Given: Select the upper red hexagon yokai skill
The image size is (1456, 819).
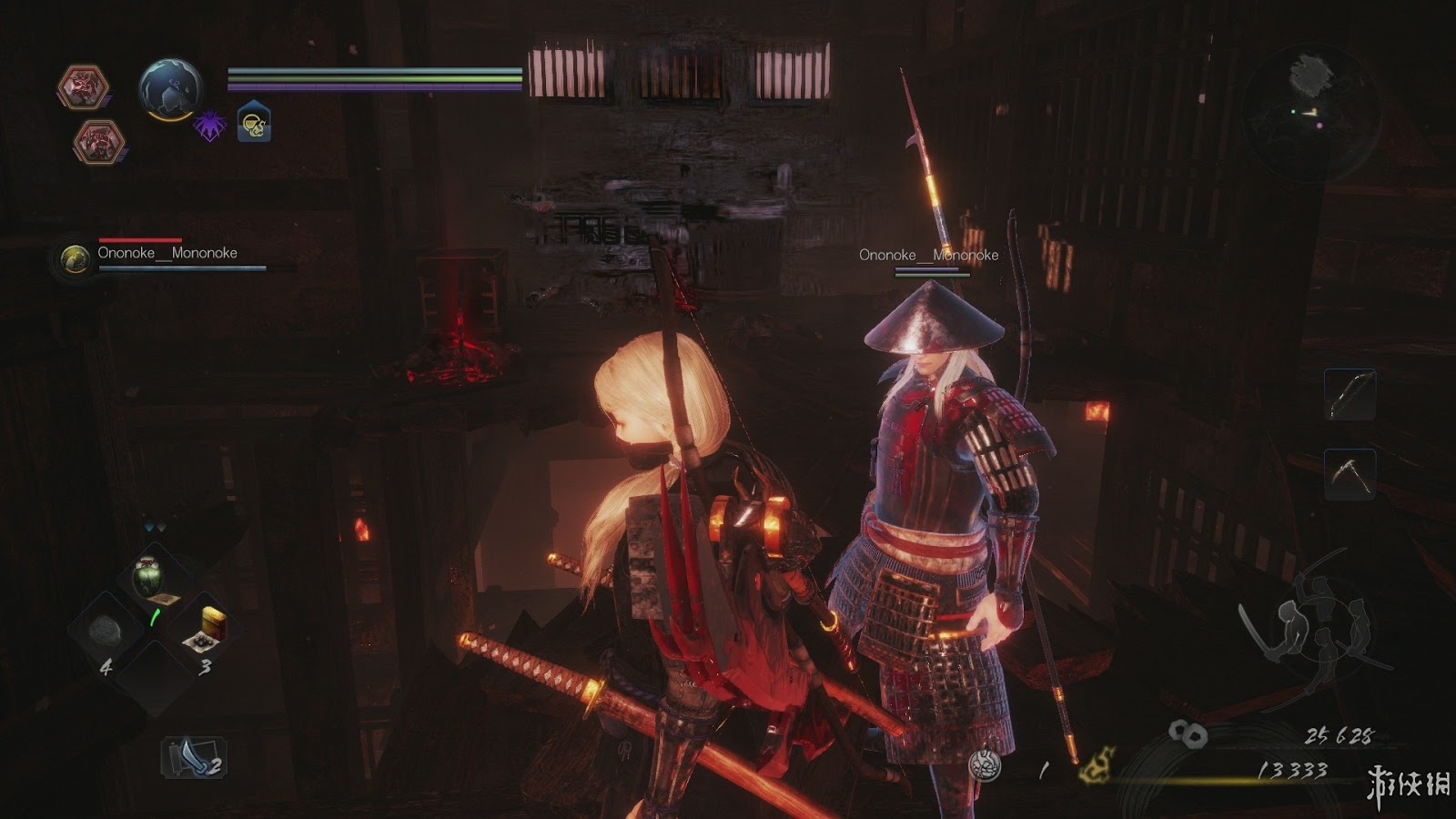Looking at the screenshot, I should click(x=84, y=88).
